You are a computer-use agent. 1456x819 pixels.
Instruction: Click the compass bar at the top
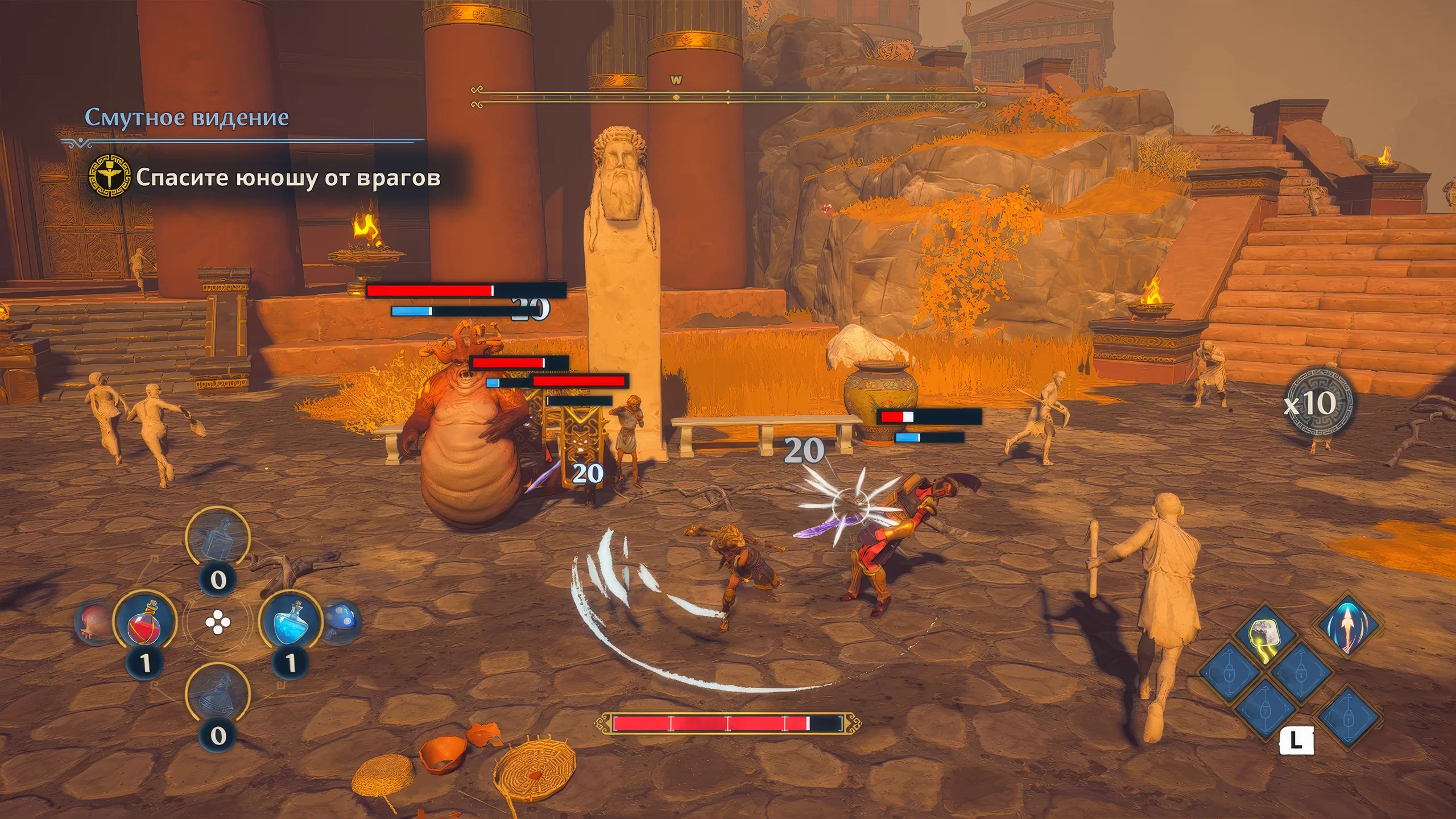coord(728,97)
